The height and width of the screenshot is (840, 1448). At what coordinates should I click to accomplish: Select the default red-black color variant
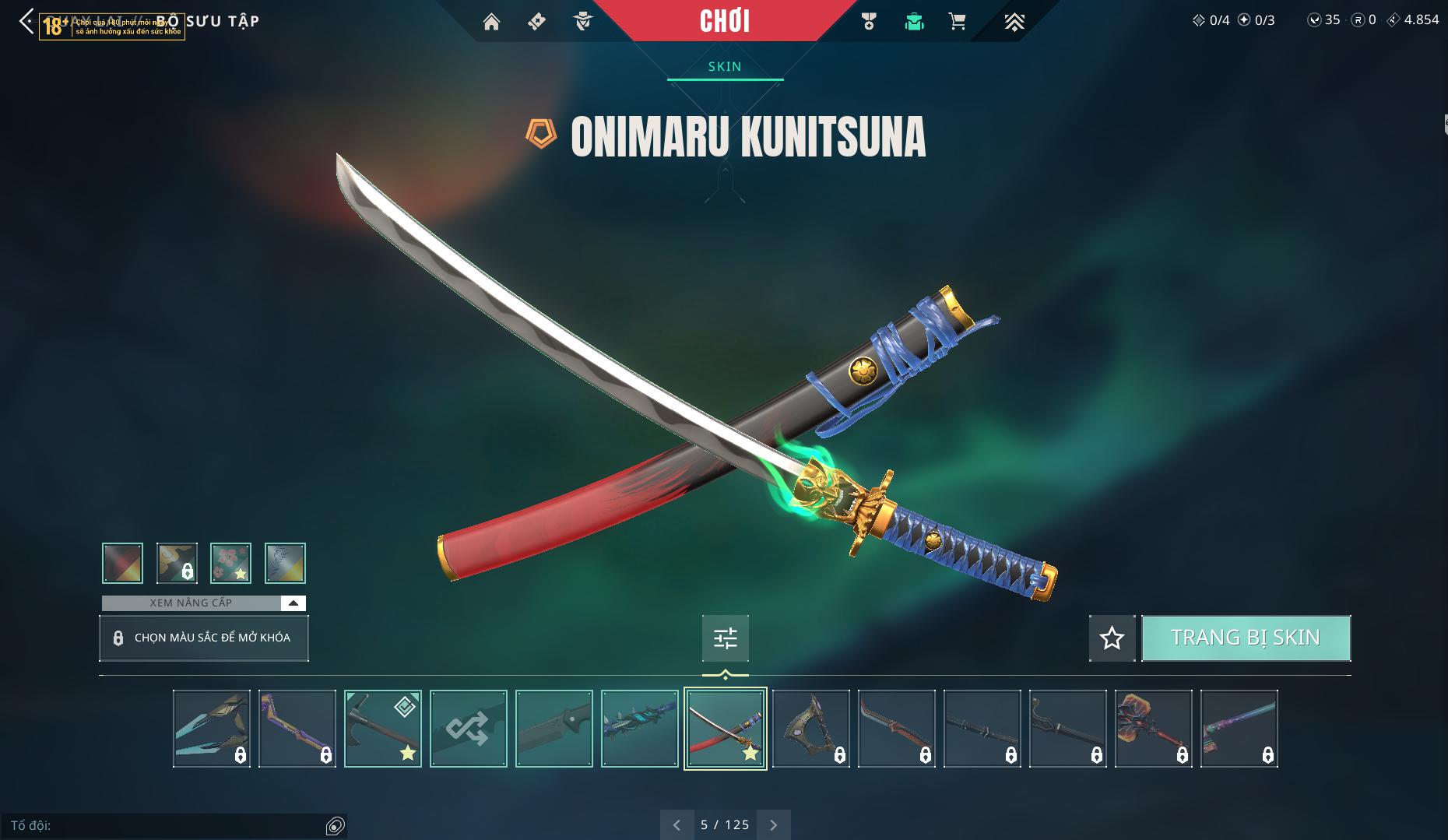coord(123,563)
